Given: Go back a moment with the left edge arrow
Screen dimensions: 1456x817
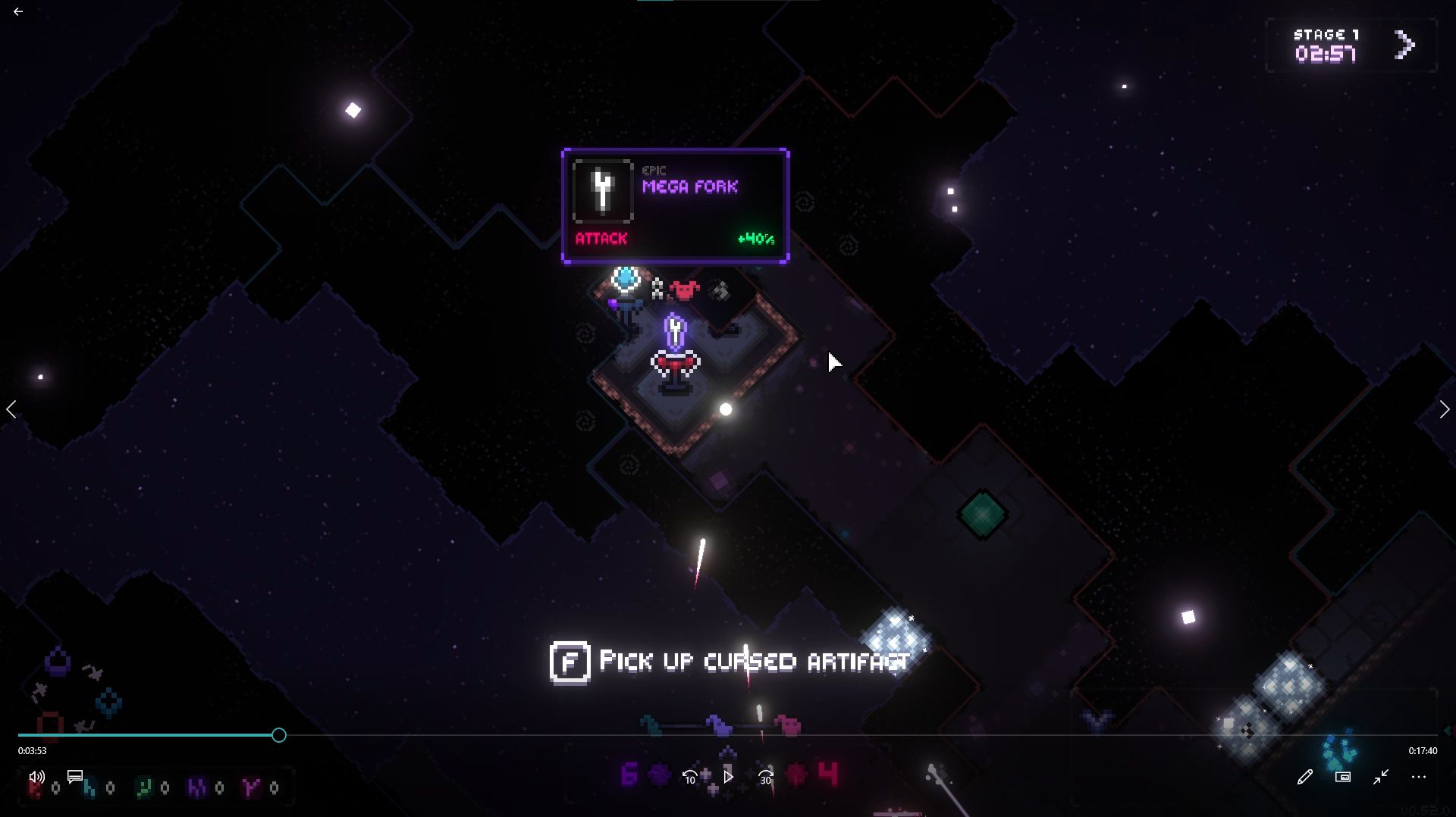Looking at the screenshot, I should 11,409.
